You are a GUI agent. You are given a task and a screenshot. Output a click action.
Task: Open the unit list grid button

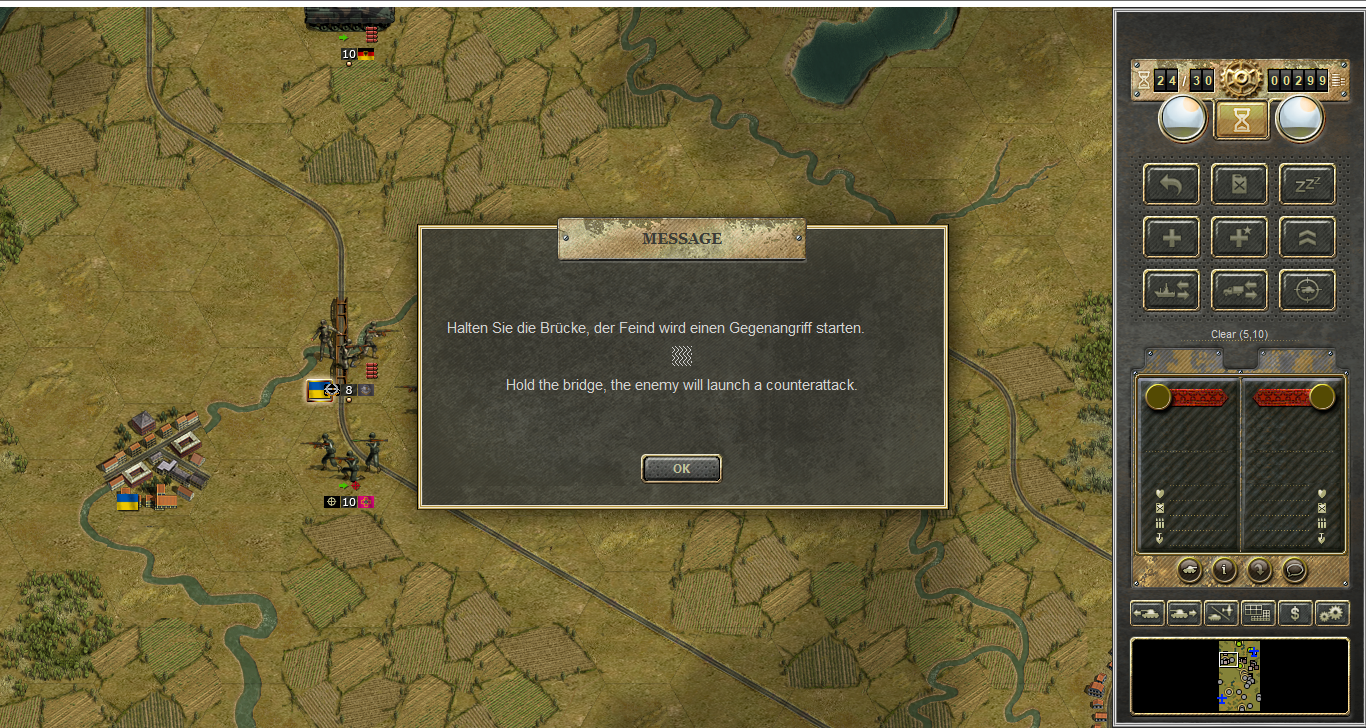(x=1258, y=613)
